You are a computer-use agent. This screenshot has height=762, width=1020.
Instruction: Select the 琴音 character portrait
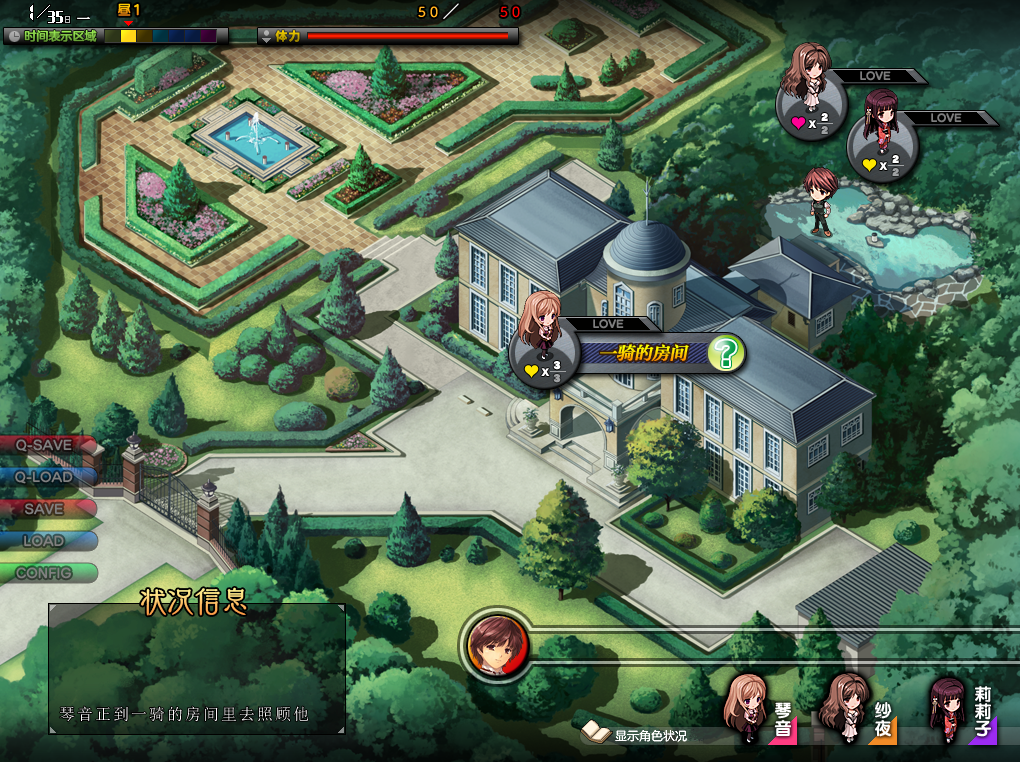pyautogui.click(x=760, y=710)
